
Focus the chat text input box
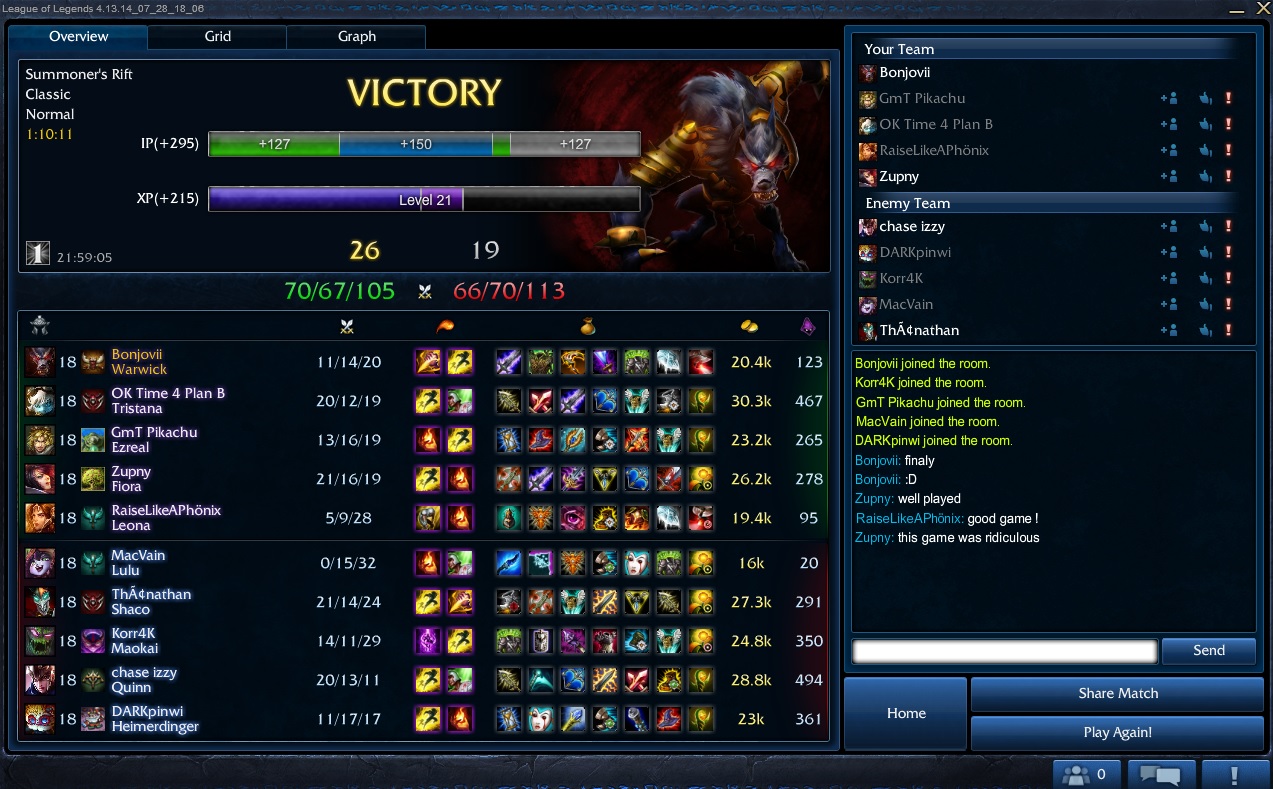[x=1004, y=651]
